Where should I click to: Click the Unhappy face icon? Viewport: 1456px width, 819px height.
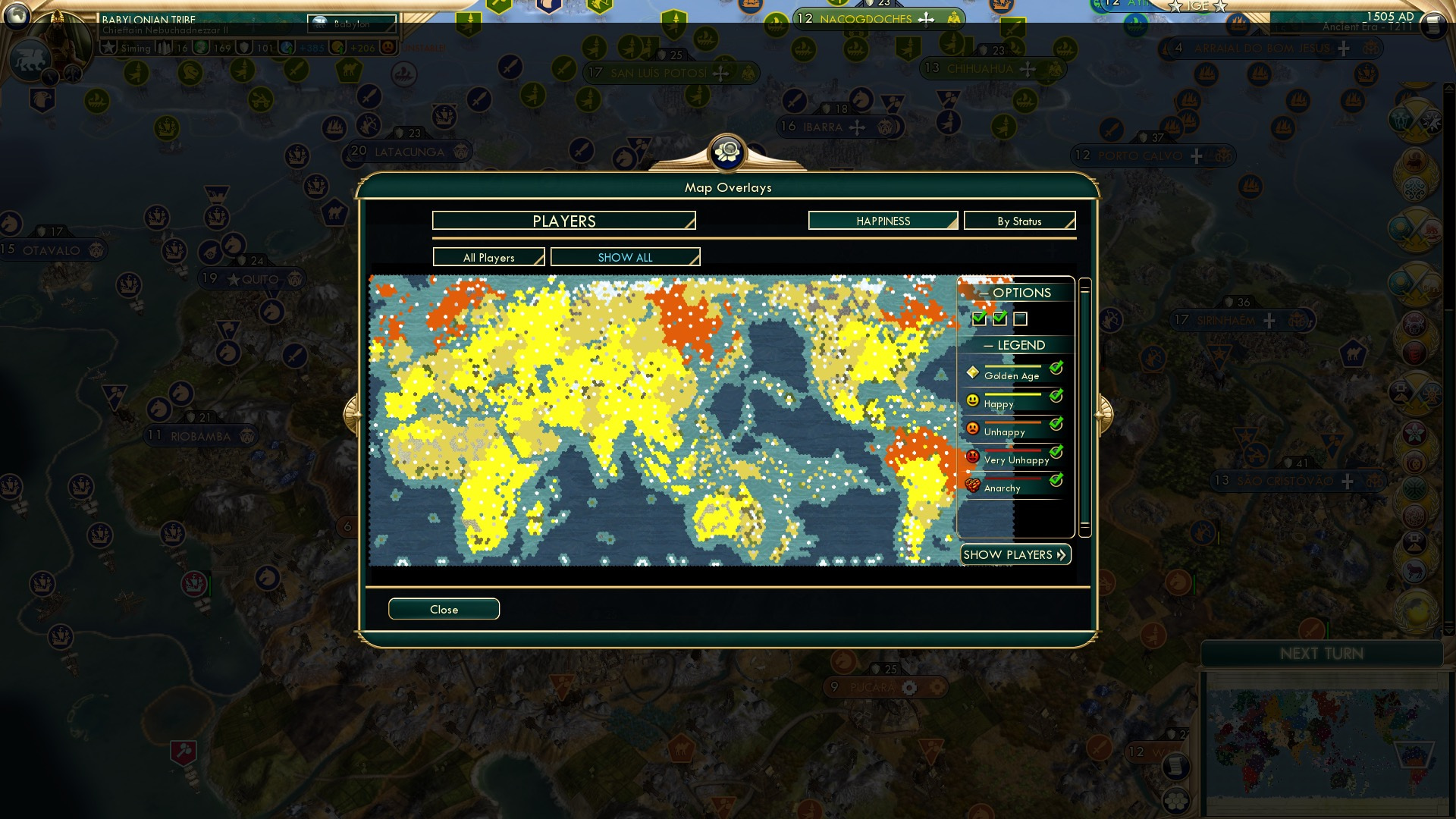974,428
